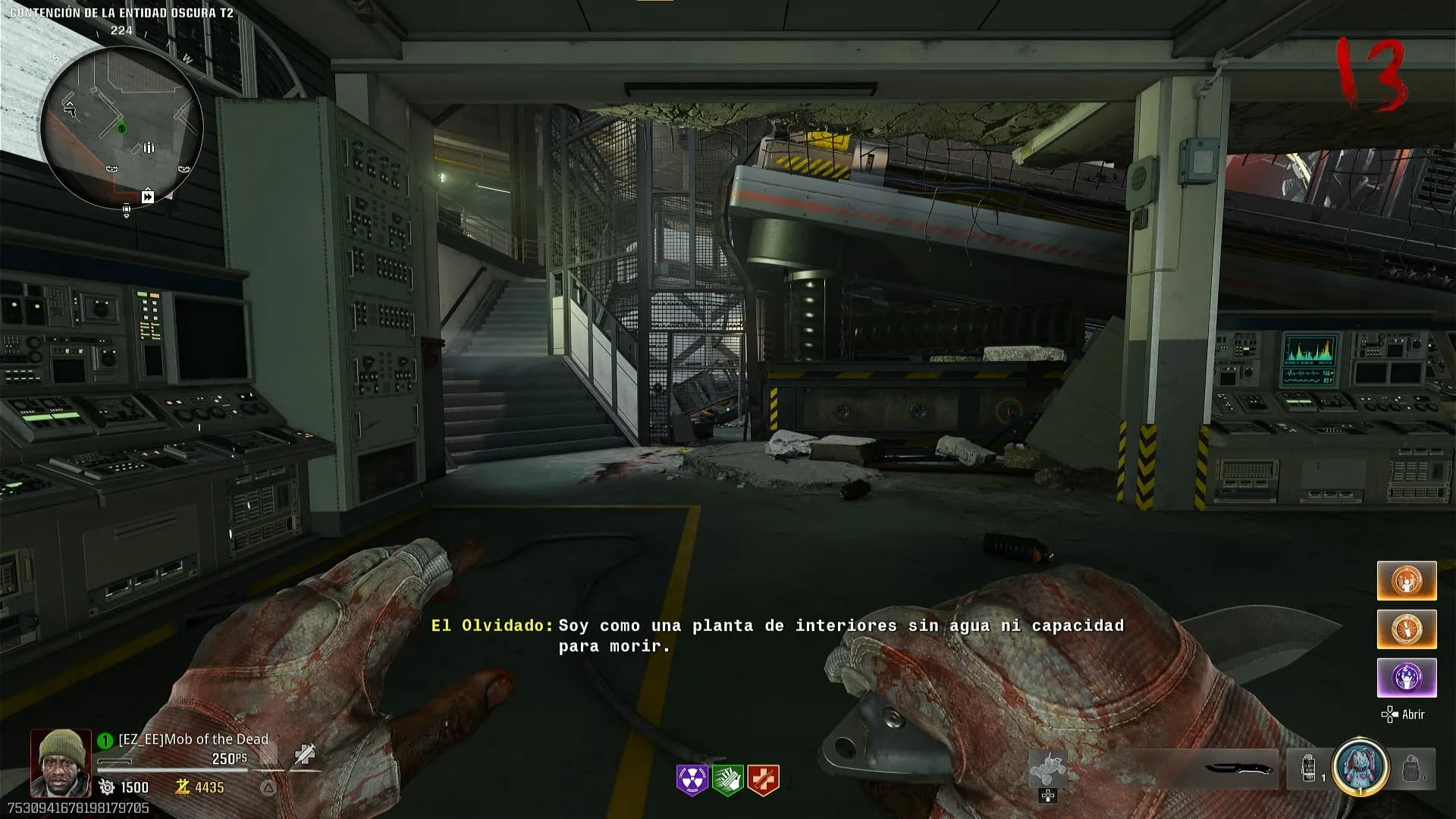Screen dimensions: 1456x819
Task: Select the purple PhD Flopper perk icon
Action: (x=692, y=780)
